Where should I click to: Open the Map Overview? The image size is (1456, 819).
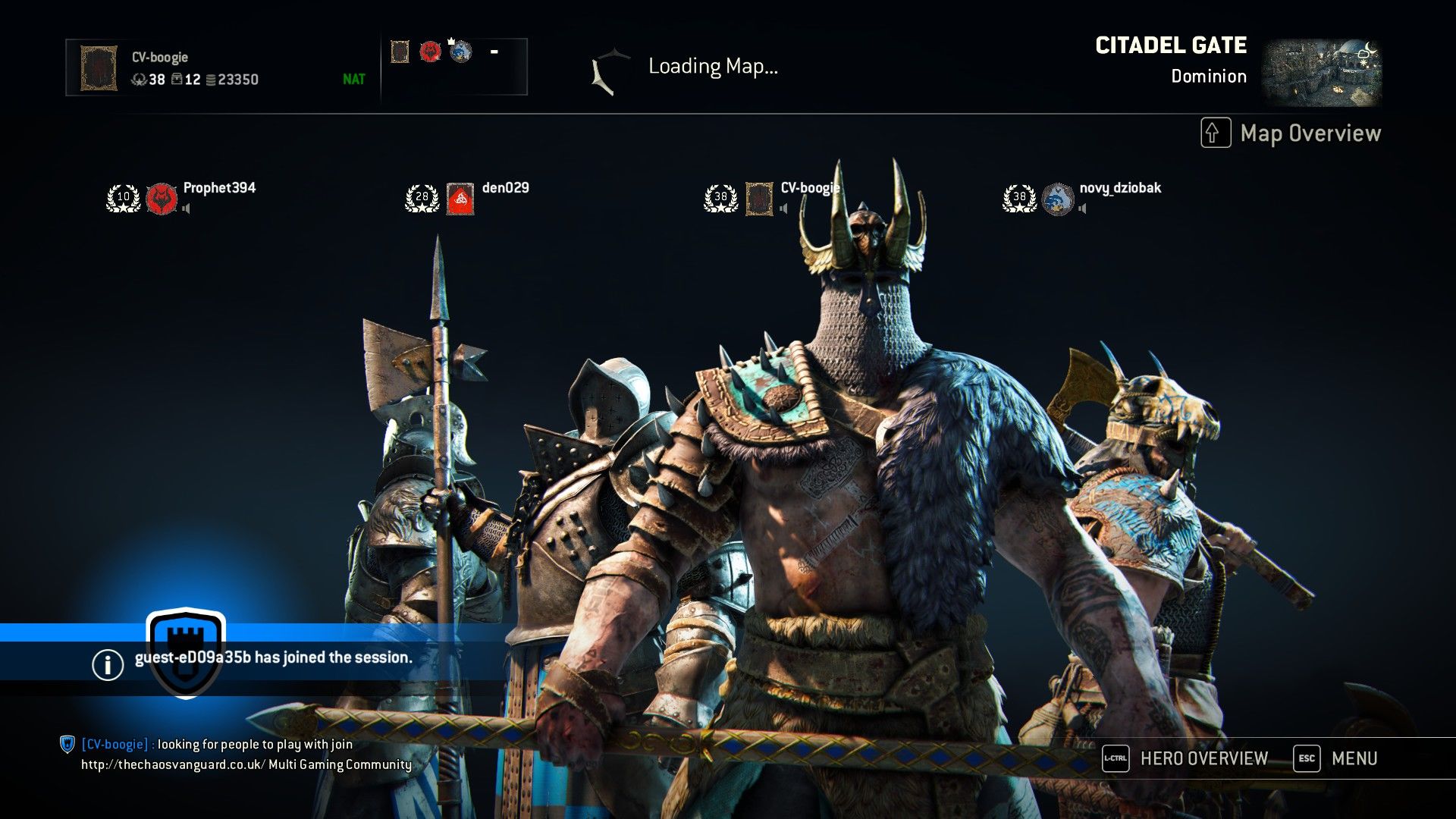[1291, 133]
